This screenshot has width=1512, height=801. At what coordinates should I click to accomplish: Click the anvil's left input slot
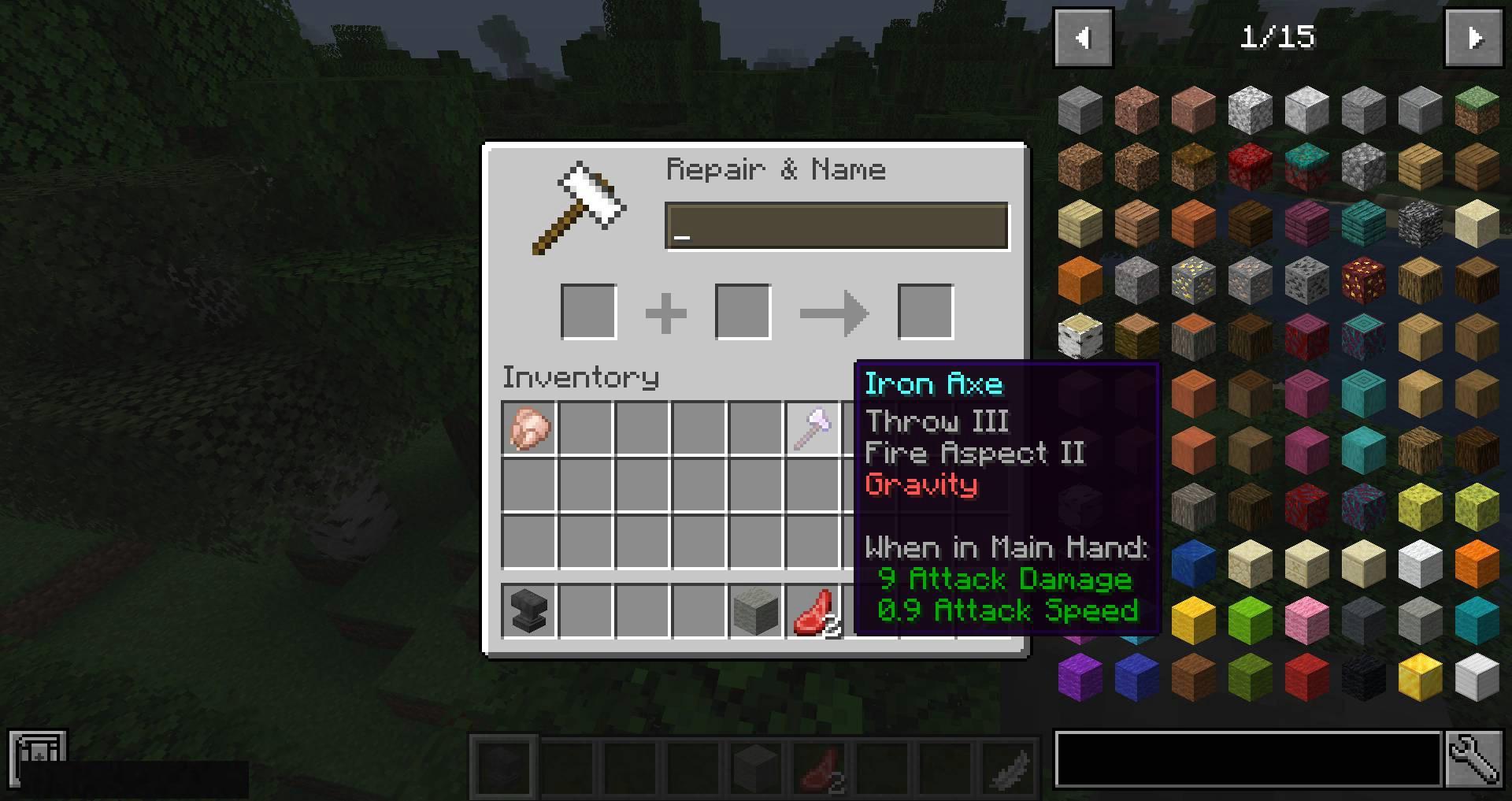pos(588,312)
